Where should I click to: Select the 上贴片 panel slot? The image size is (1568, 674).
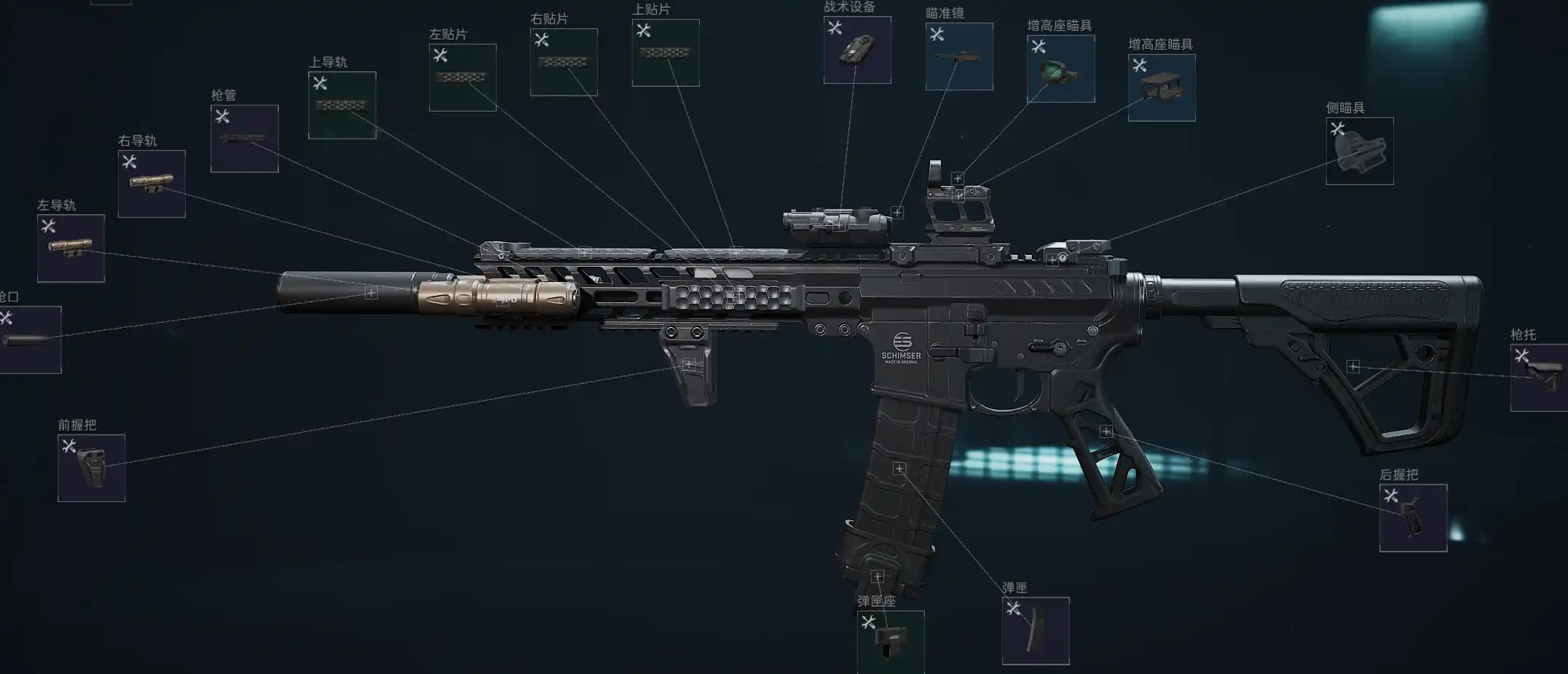(x=666, y=52)
